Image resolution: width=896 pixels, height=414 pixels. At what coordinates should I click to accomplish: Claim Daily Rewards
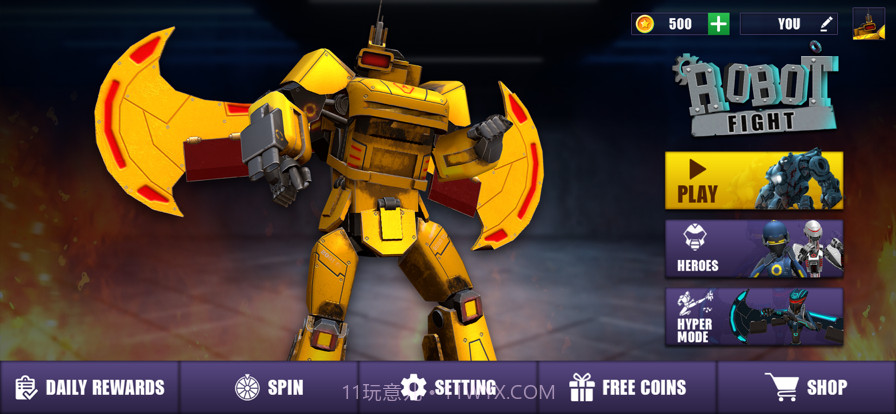90,388
